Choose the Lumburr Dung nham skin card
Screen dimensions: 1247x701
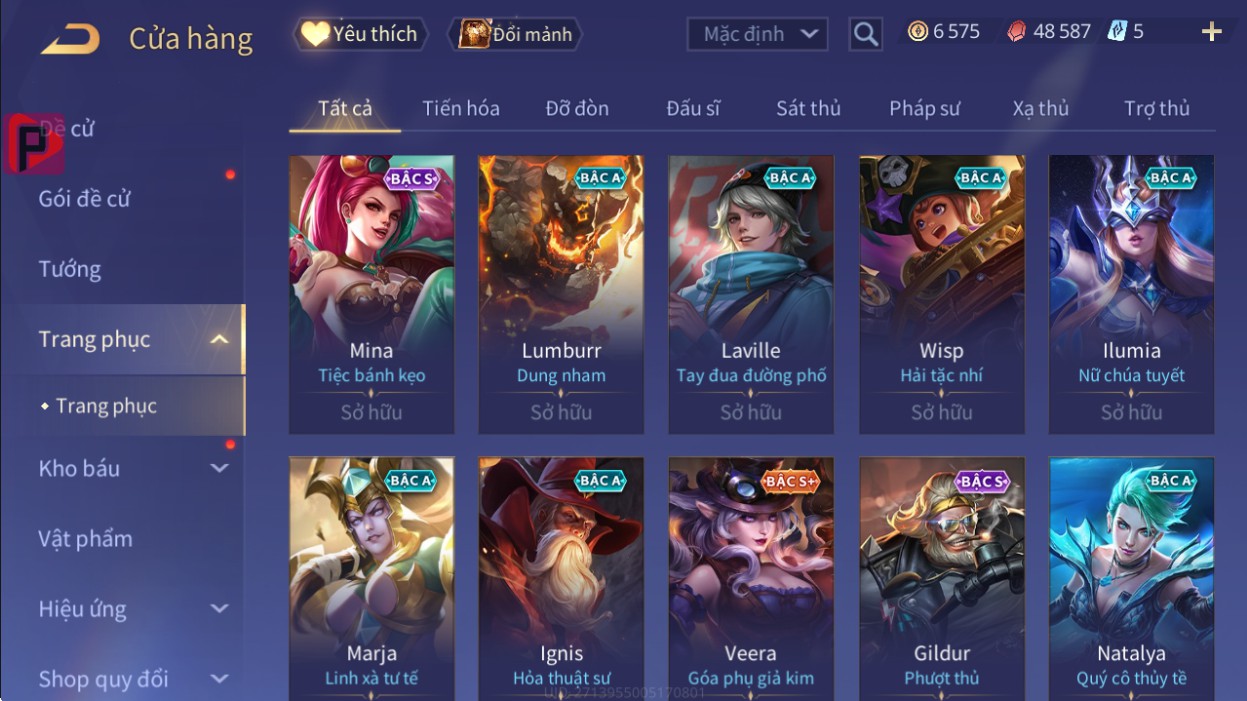tap(561, 294)
